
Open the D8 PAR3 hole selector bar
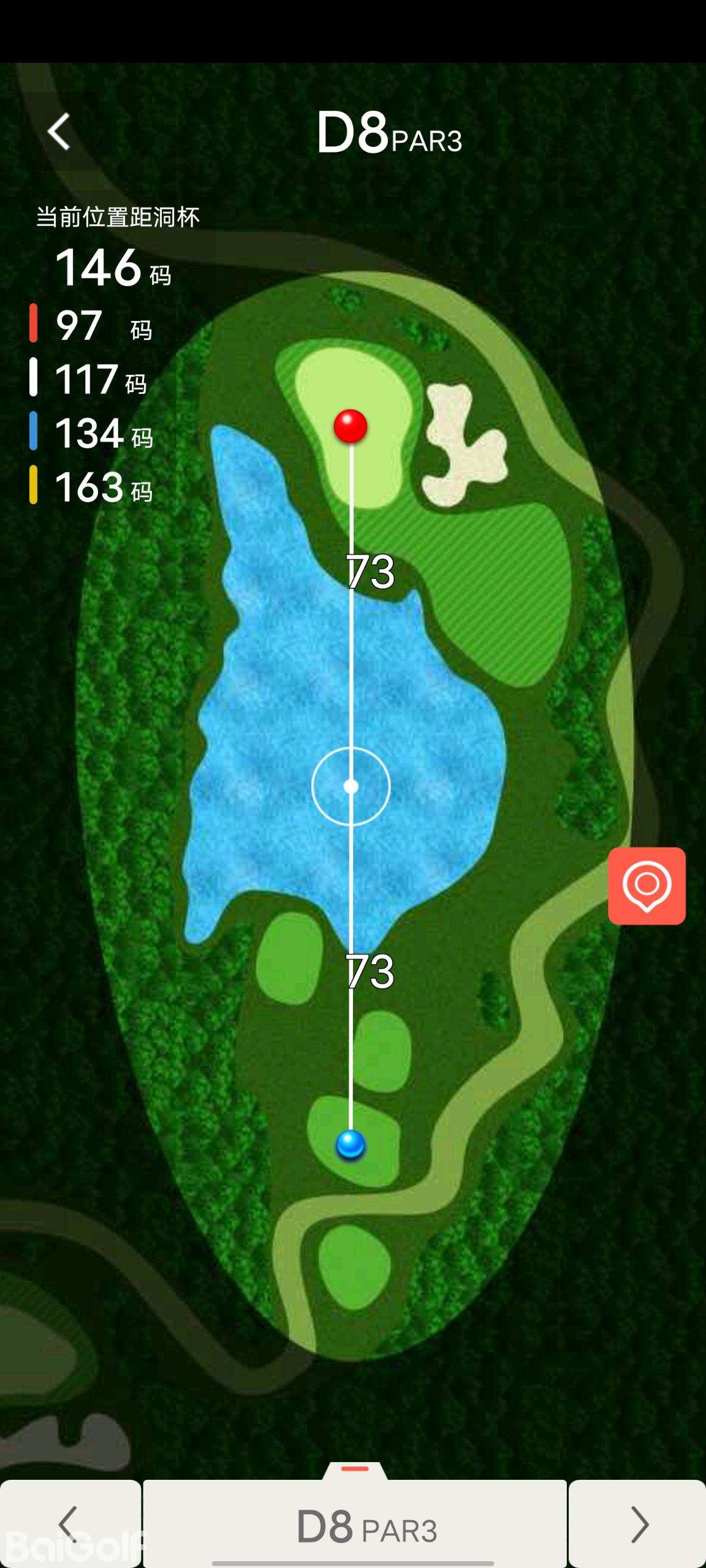click(355, 1525)
